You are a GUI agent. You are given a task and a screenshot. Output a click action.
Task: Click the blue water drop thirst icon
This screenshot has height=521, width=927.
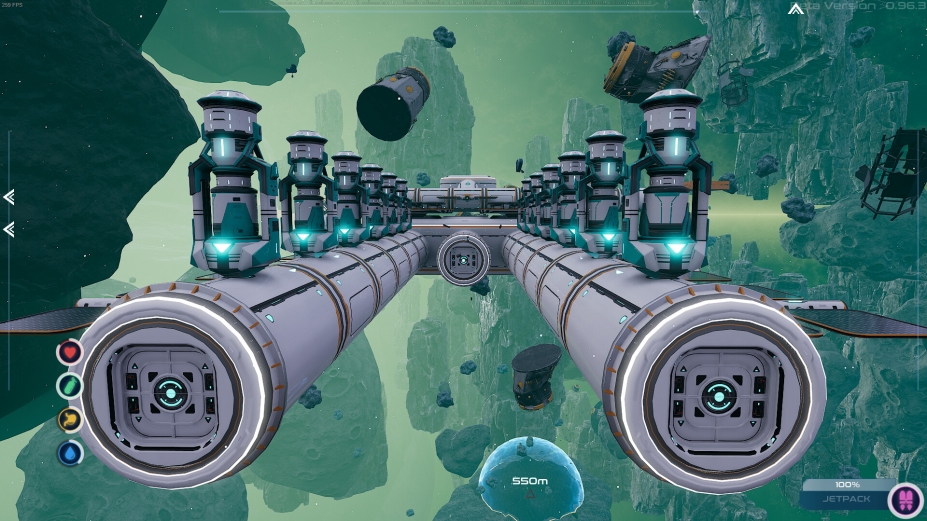coord(69,453)
